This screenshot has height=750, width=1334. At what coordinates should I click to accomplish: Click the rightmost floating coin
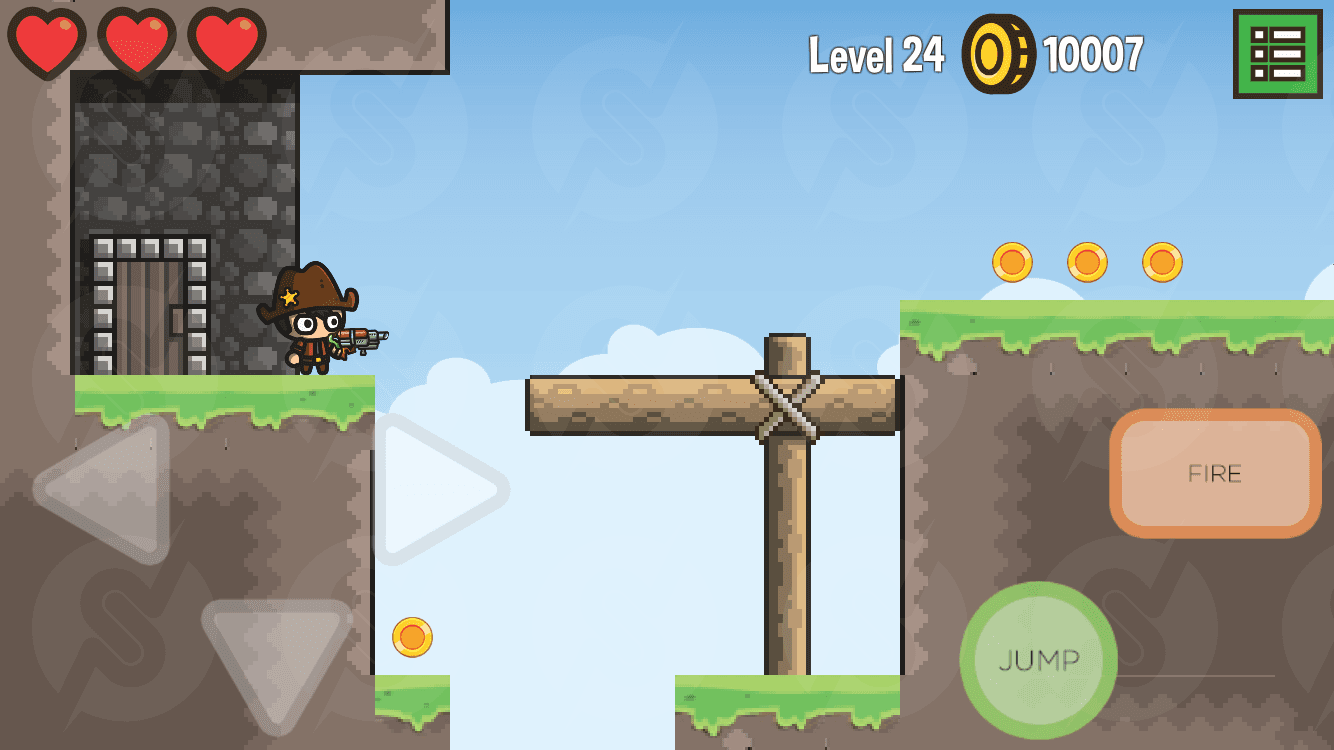click(1161, 260)
